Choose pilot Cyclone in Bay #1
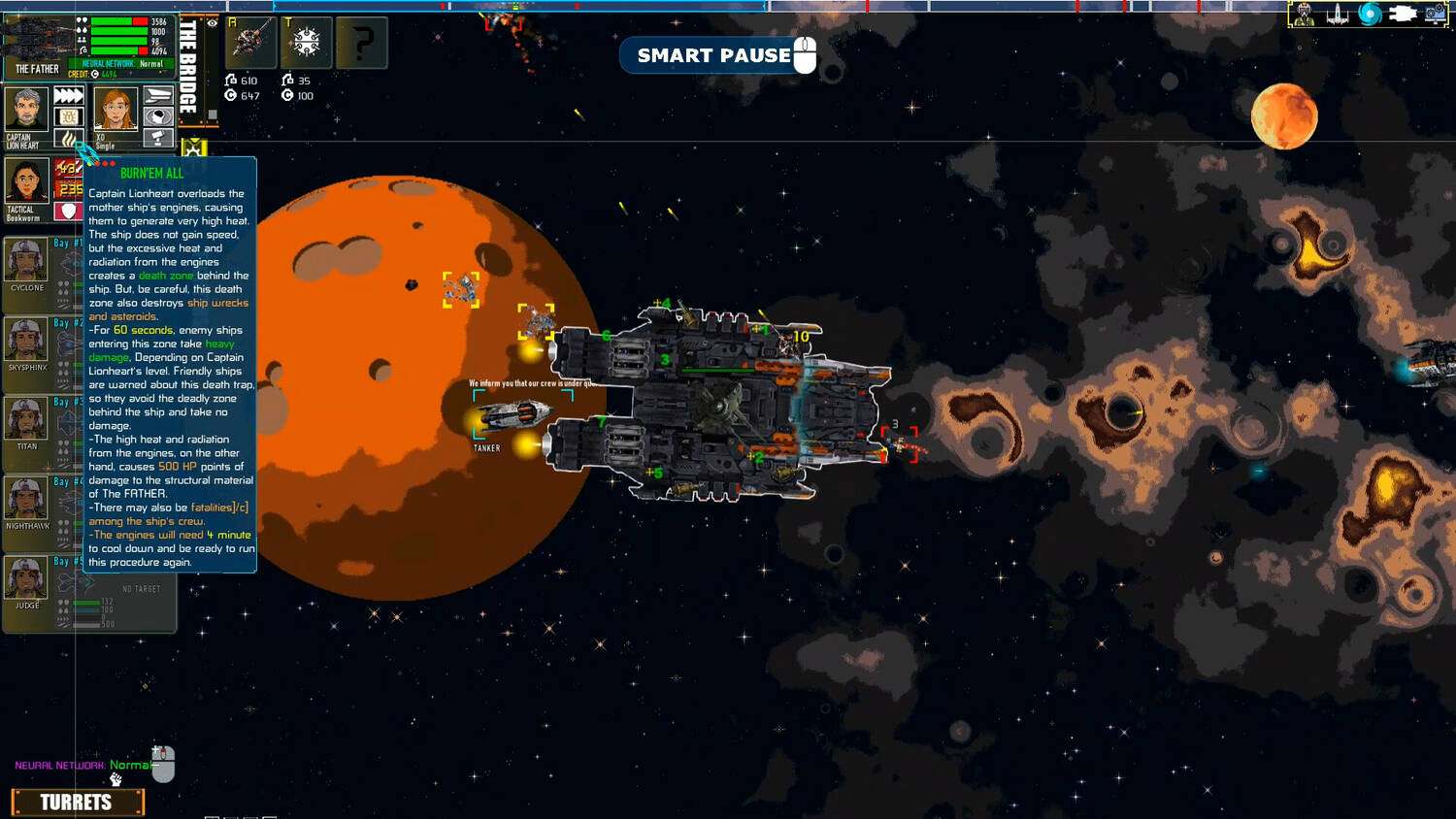The image size is (1456, 819). (x=26, y=260)
